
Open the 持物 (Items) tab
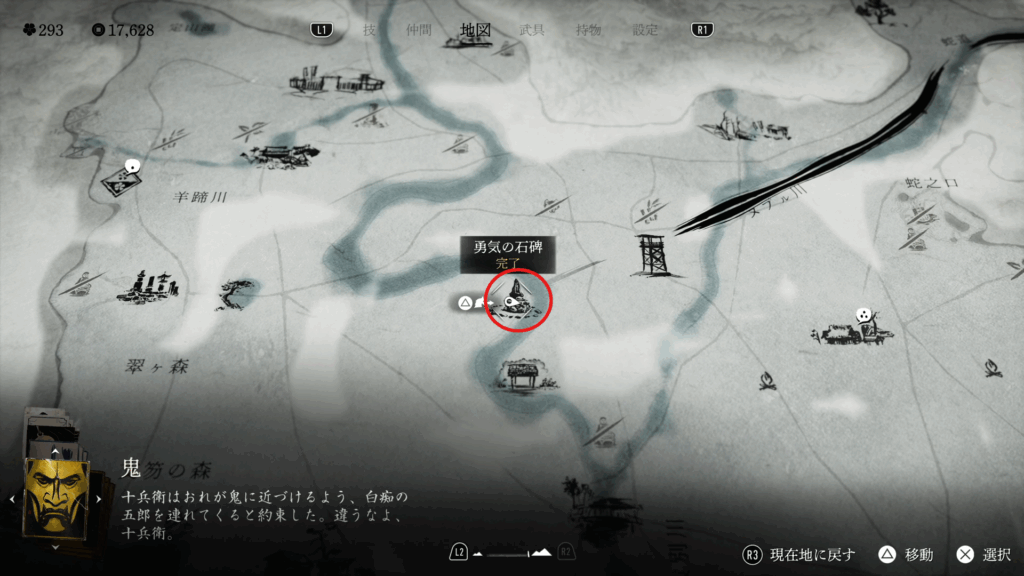coord(589,30)
